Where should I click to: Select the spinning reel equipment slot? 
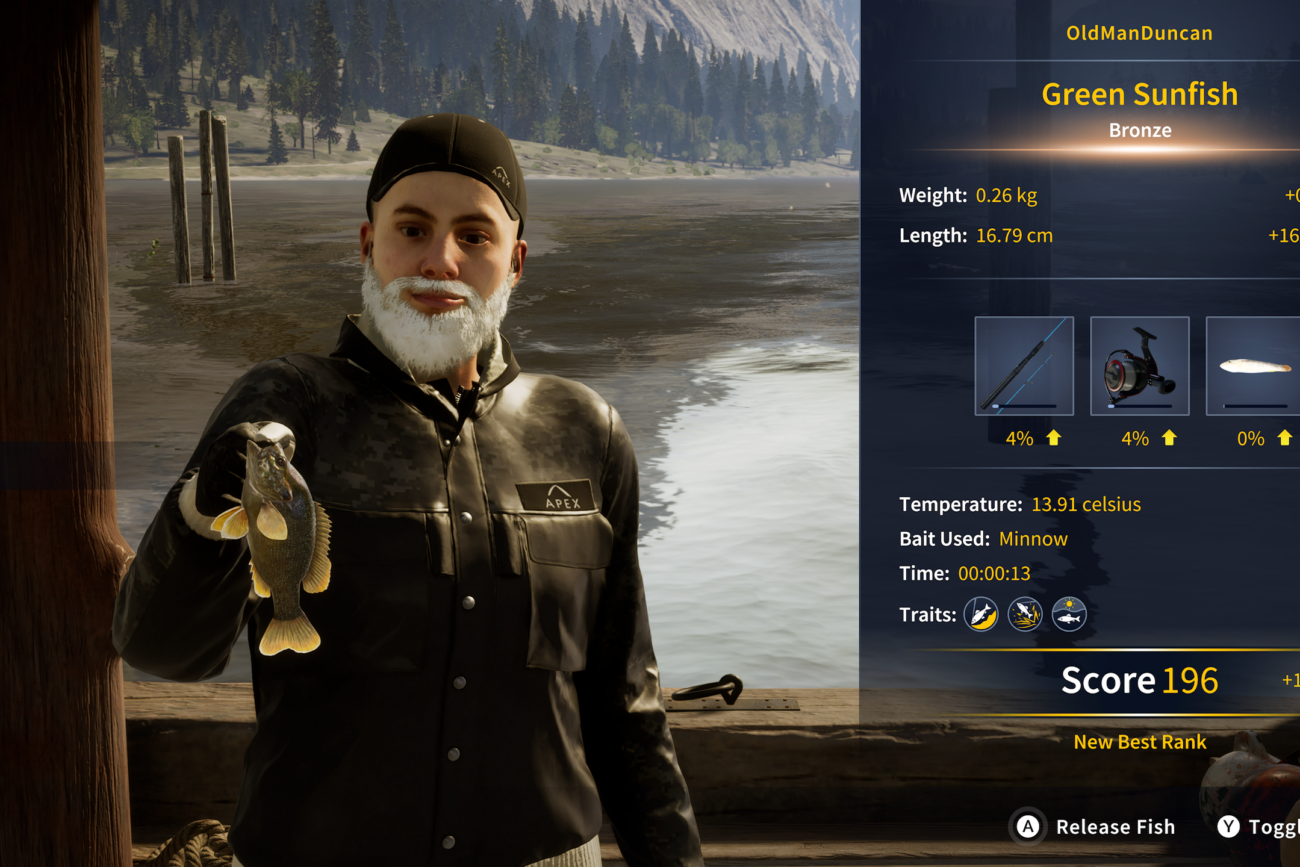pyautogui.click(x=1139, y=366)
